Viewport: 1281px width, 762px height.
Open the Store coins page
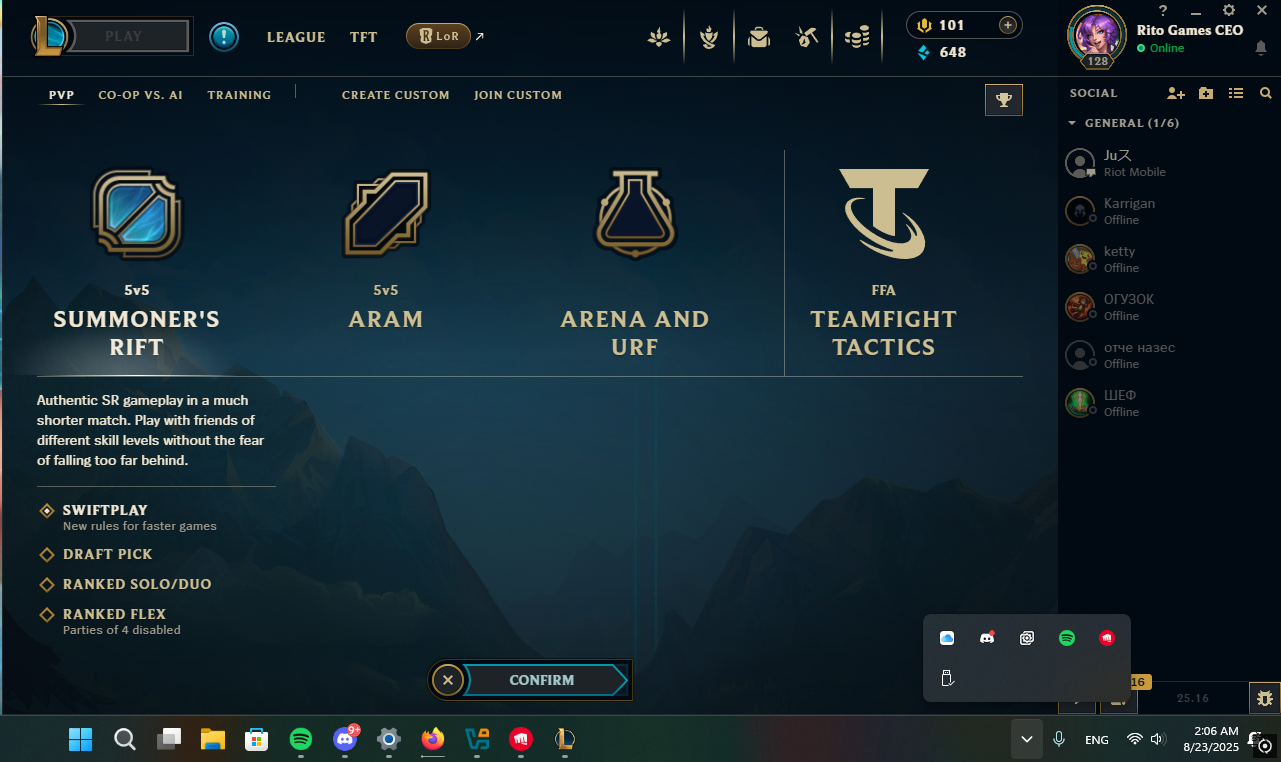pos(857,36)
